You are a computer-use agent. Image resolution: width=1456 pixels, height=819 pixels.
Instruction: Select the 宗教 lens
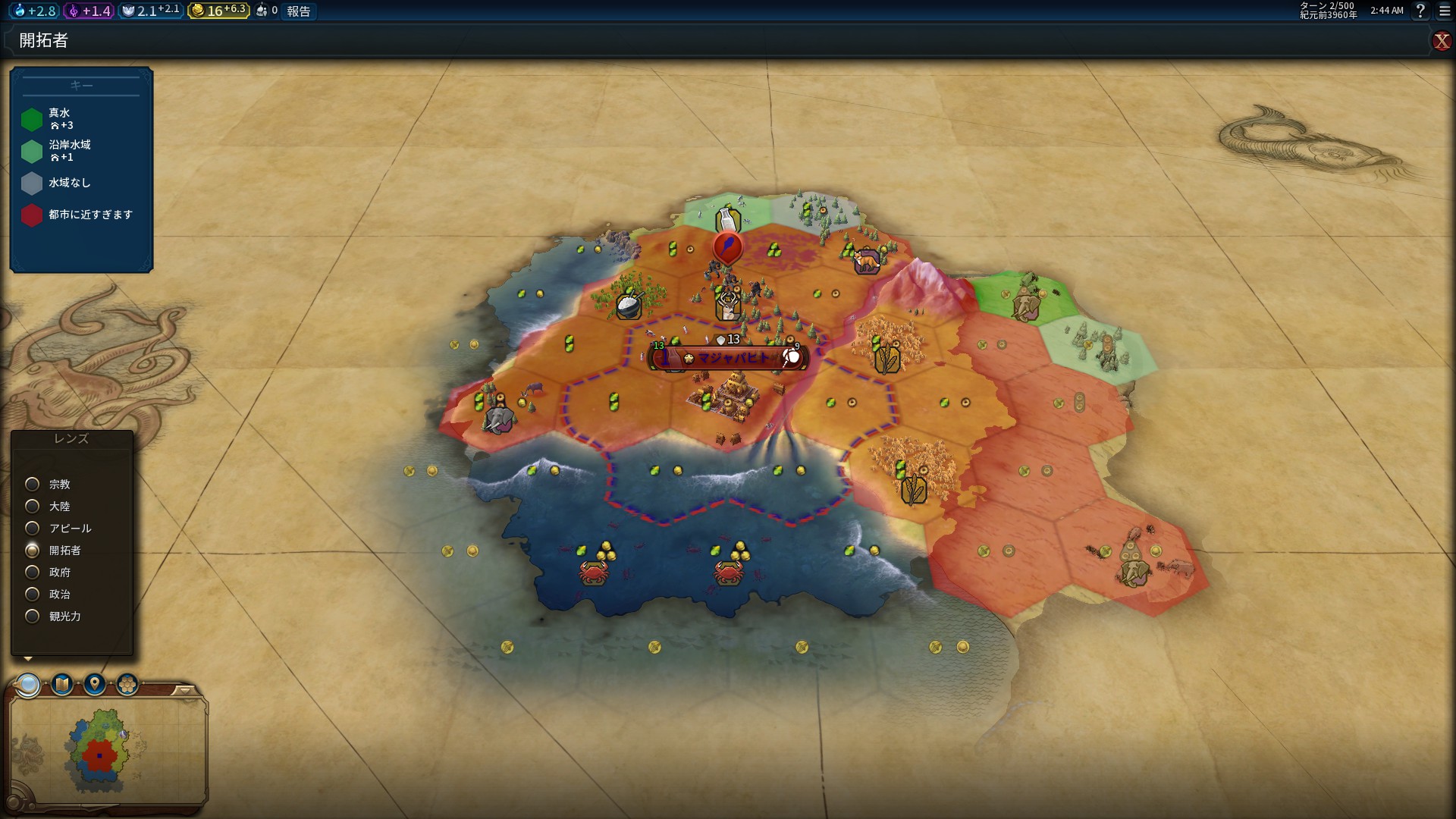(x=33, y=484)
